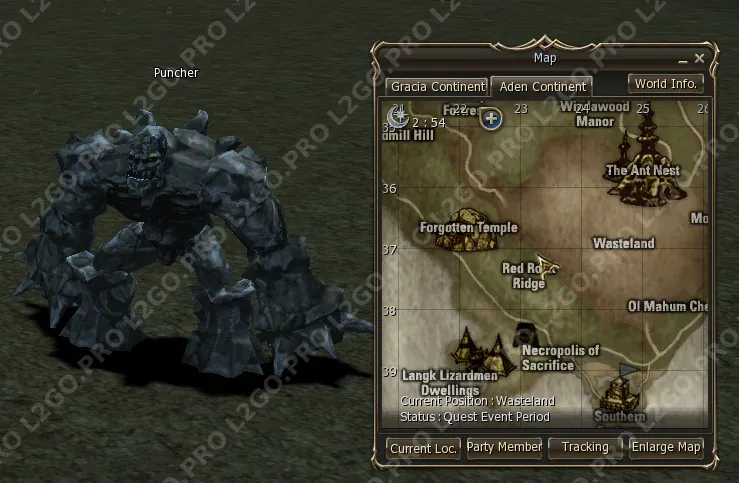Select the Aden Continent tab
The image size is (739, 483).
543,87
